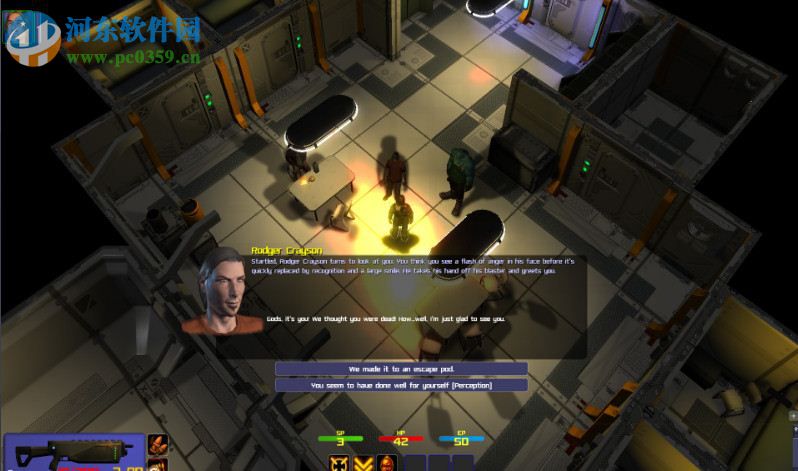Activate the winged cross ability icon
798x471 pixels.
(341, 463)
